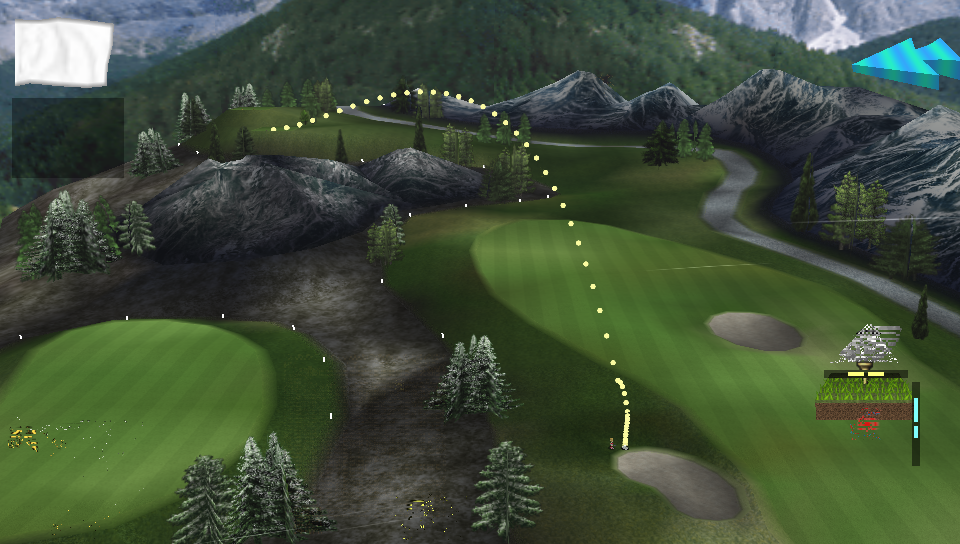
Task: Select the dark translucent info panel
Action: [68, 137]
